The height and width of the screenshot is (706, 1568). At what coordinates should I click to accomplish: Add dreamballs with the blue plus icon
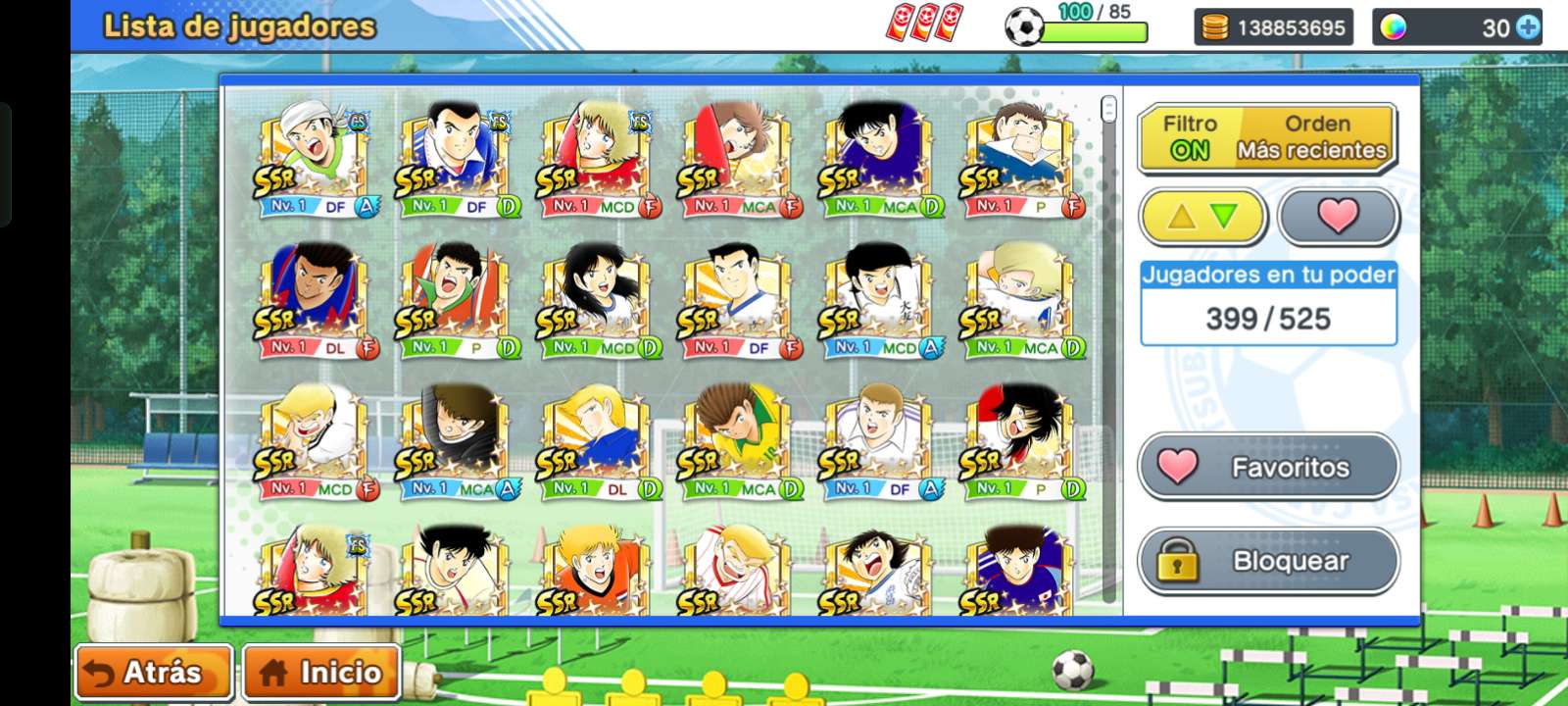[1528, 27]
